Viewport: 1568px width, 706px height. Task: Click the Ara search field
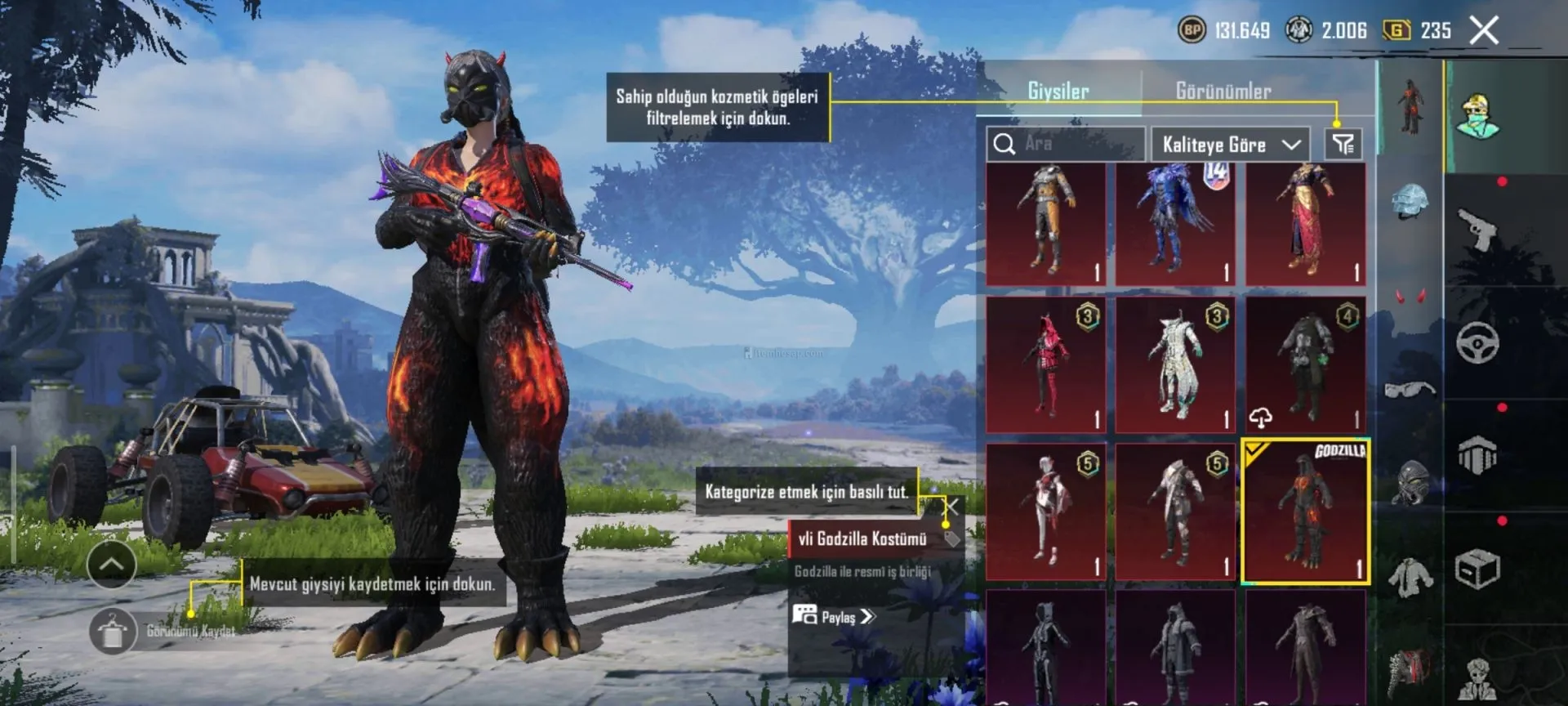[1065, 145]
